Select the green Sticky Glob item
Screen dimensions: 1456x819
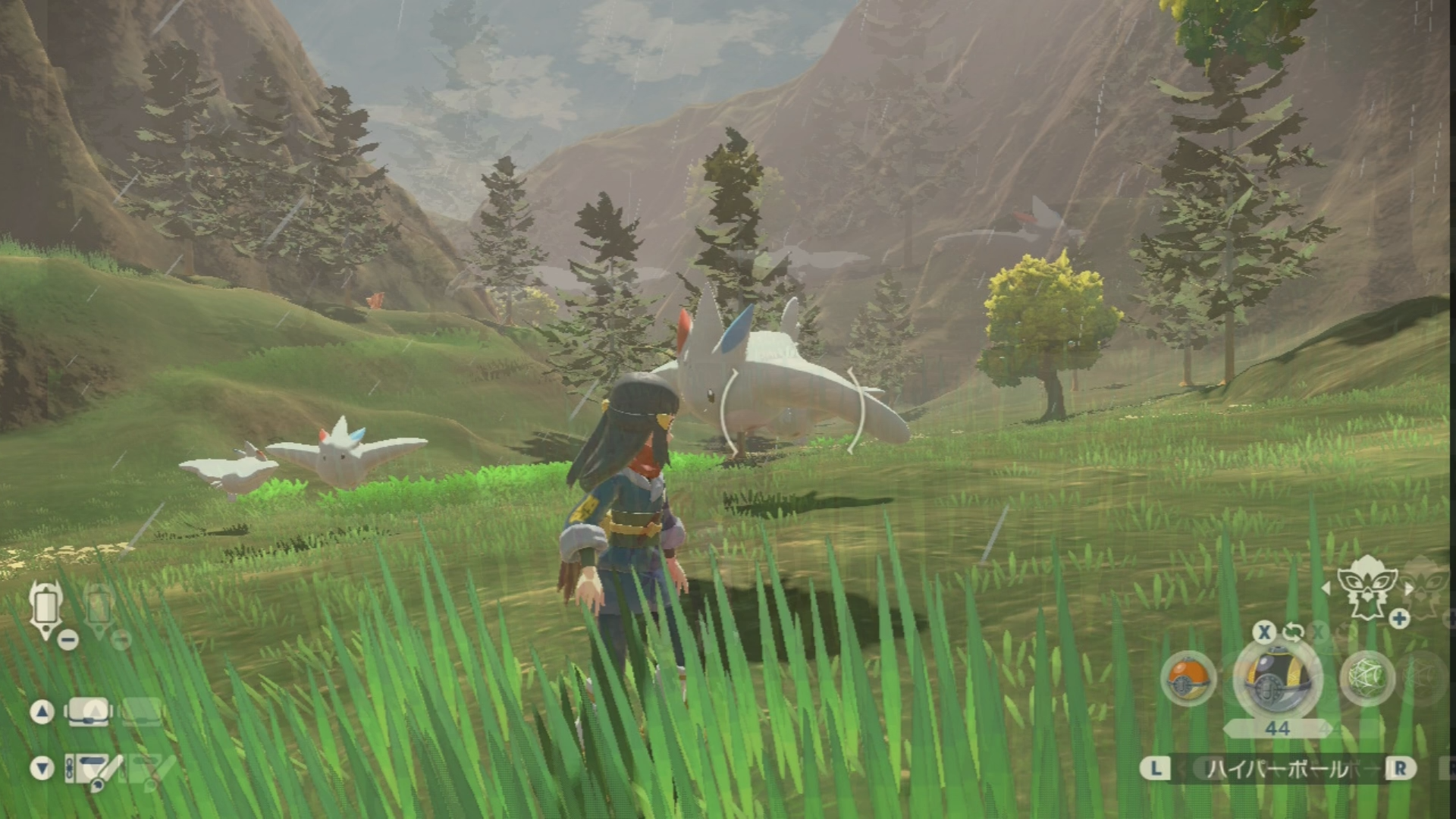click(x=1368, y=679)
